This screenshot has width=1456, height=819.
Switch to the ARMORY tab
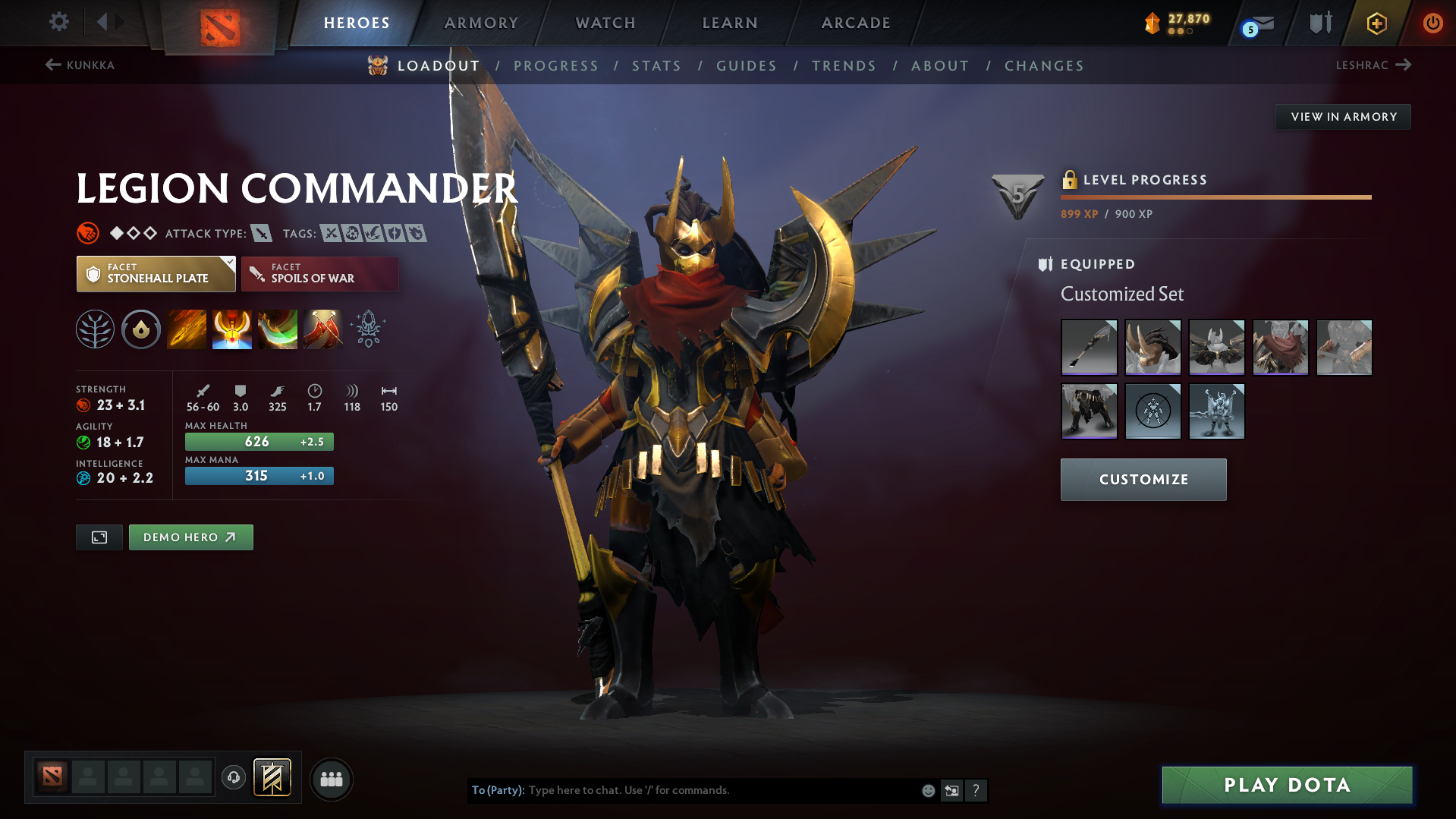click(481, 23)
